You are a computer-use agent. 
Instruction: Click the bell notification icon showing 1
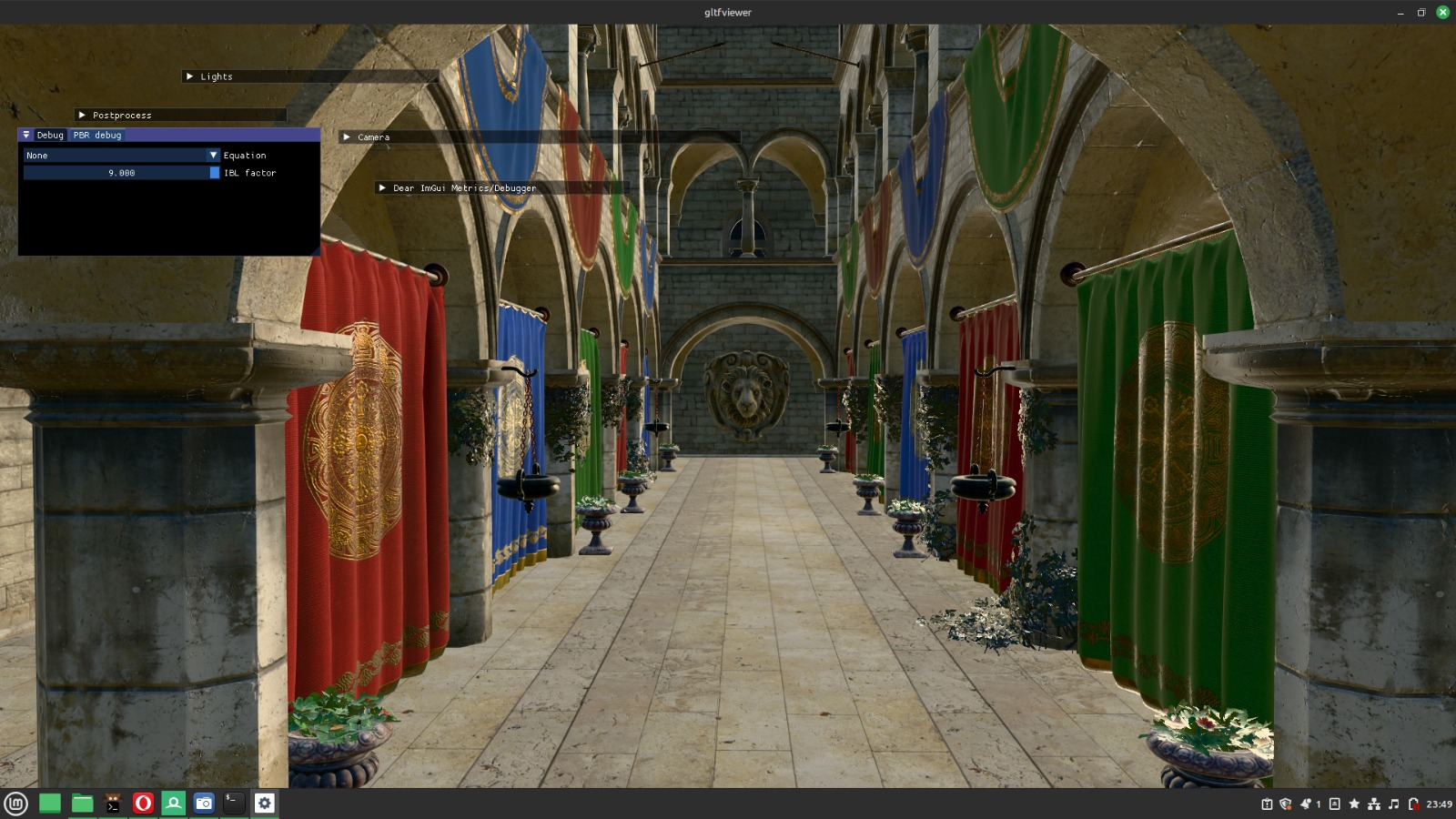pyautogui.click(x=1305, y=804)
